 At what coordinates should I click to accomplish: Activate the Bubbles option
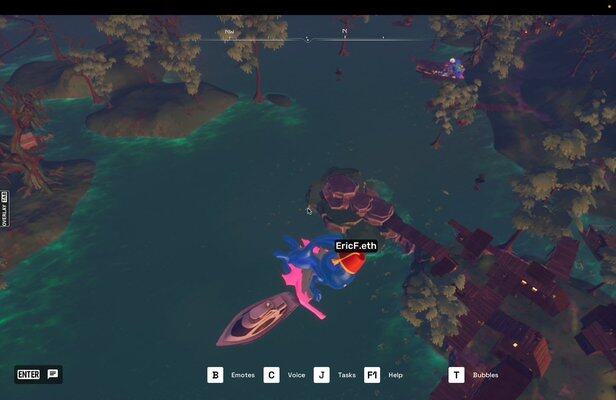[x=456, y=375]
